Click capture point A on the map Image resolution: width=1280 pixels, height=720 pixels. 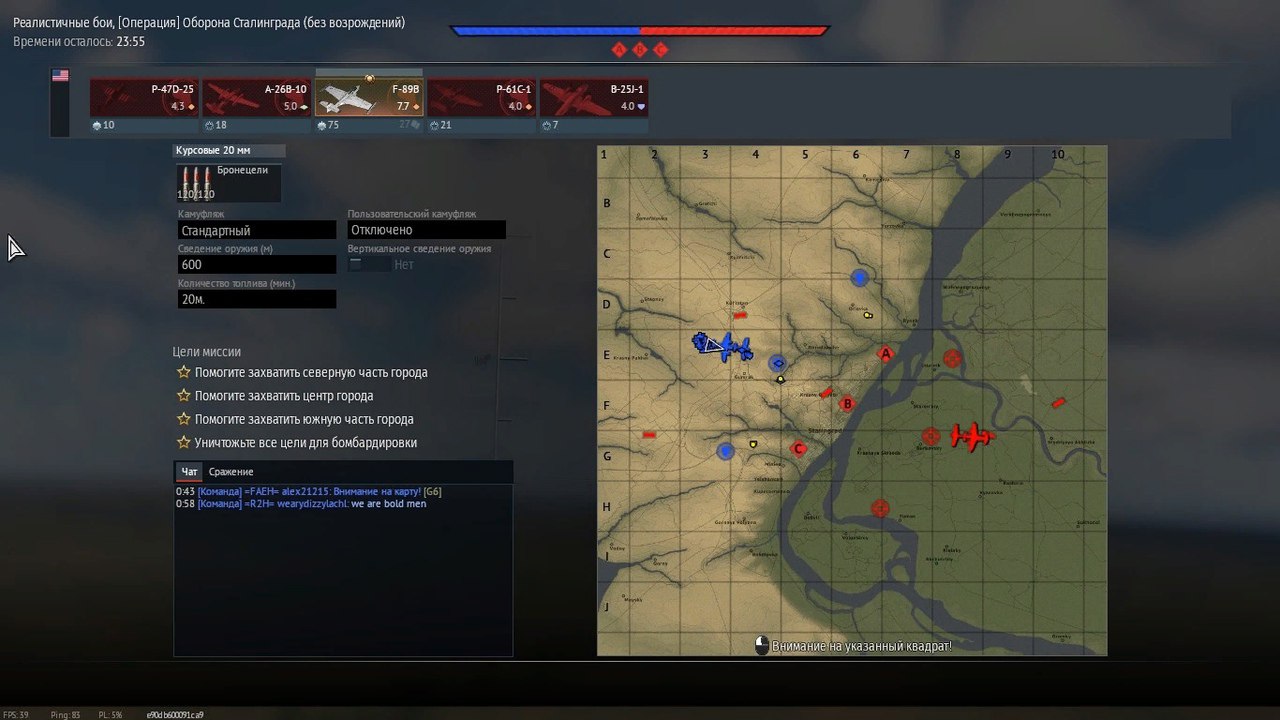tap(885, 353)
